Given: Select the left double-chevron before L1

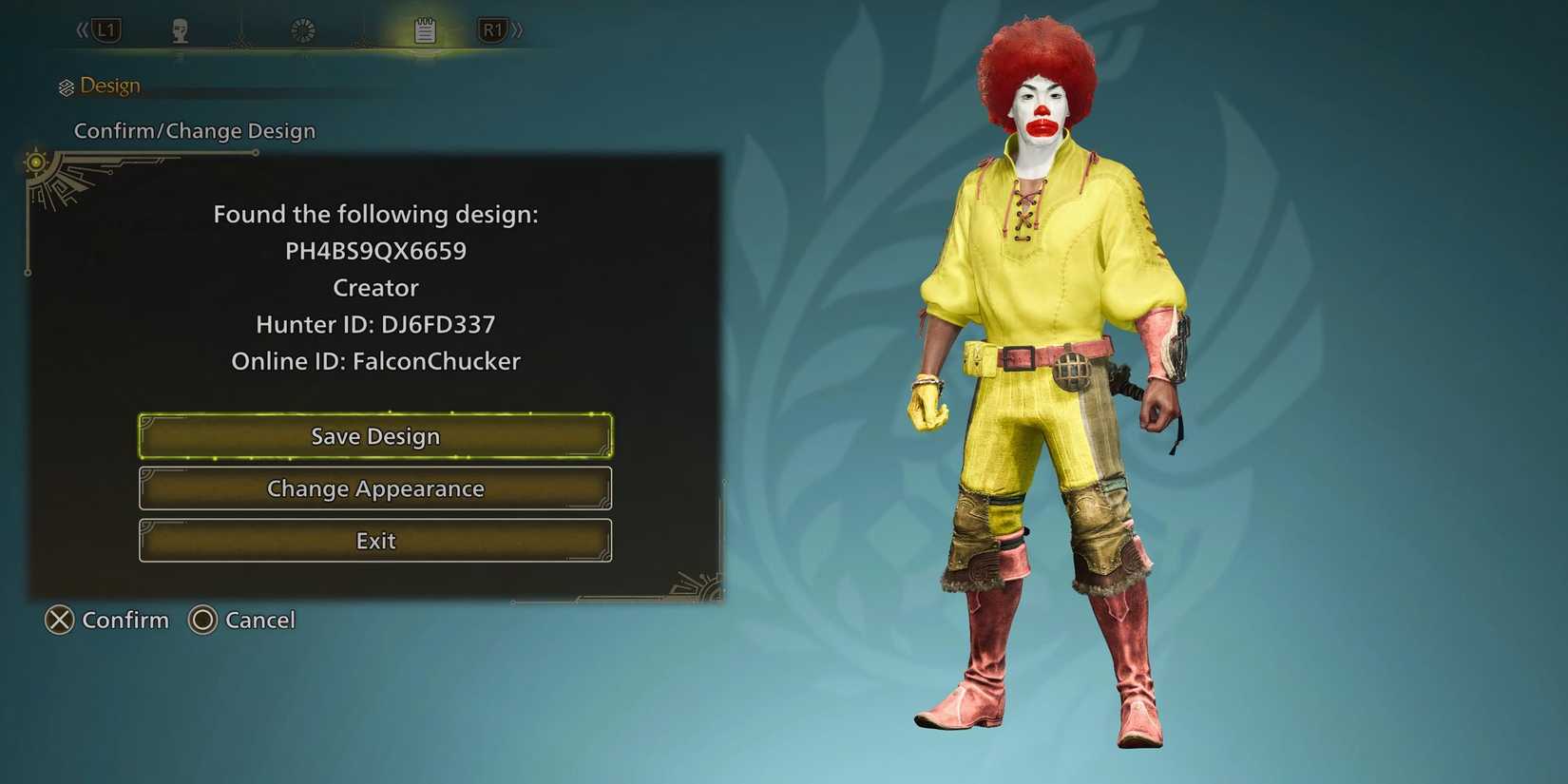Looking at the screenshot, I should [81, 29].
